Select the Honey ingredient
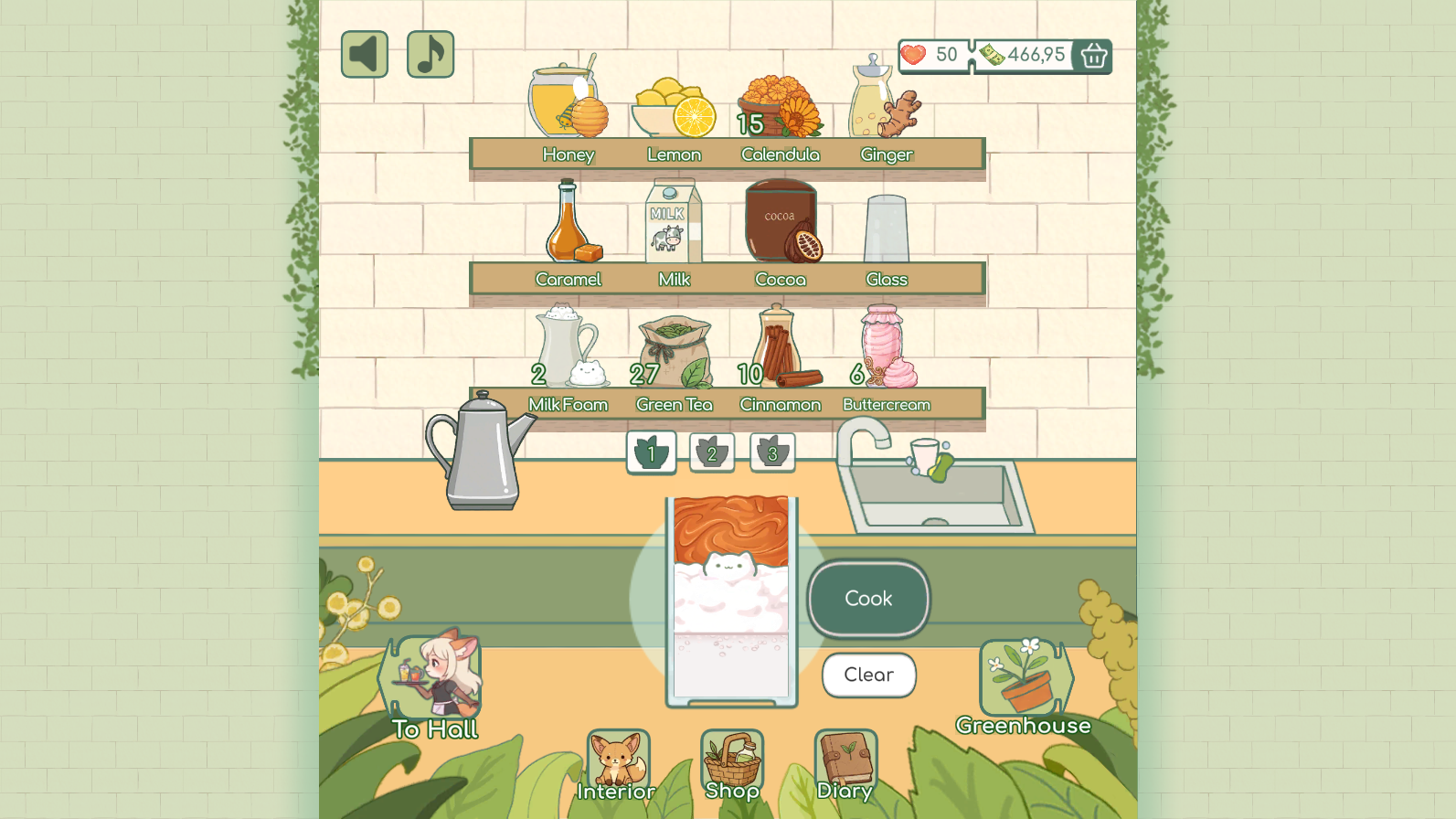1456x819 pixels. (565, 101)
